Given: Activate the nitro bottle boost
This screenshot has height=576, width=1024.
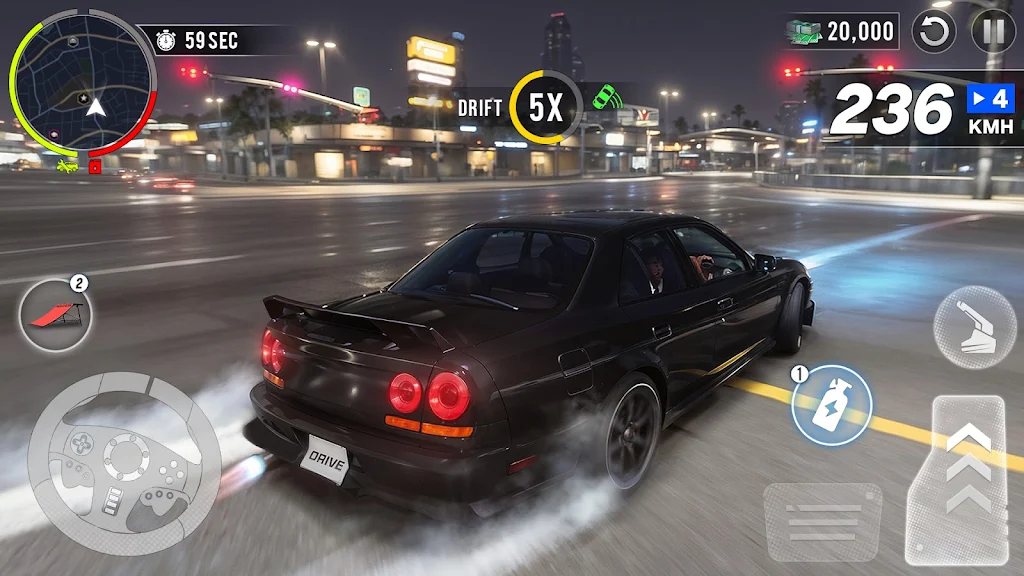Looking at the screenshot, I should [832, 405].
